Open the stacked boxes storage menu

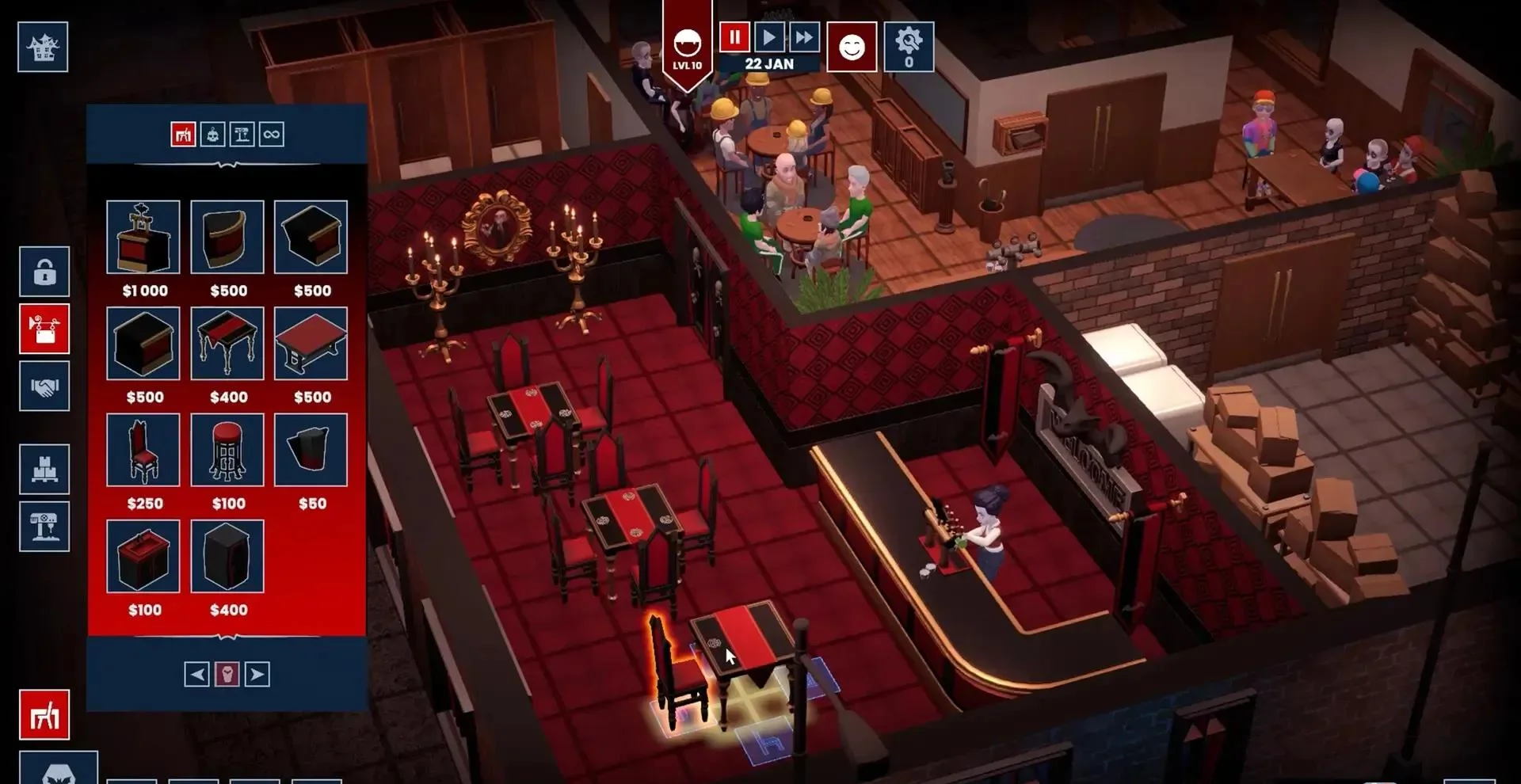[x=44, y=469]
